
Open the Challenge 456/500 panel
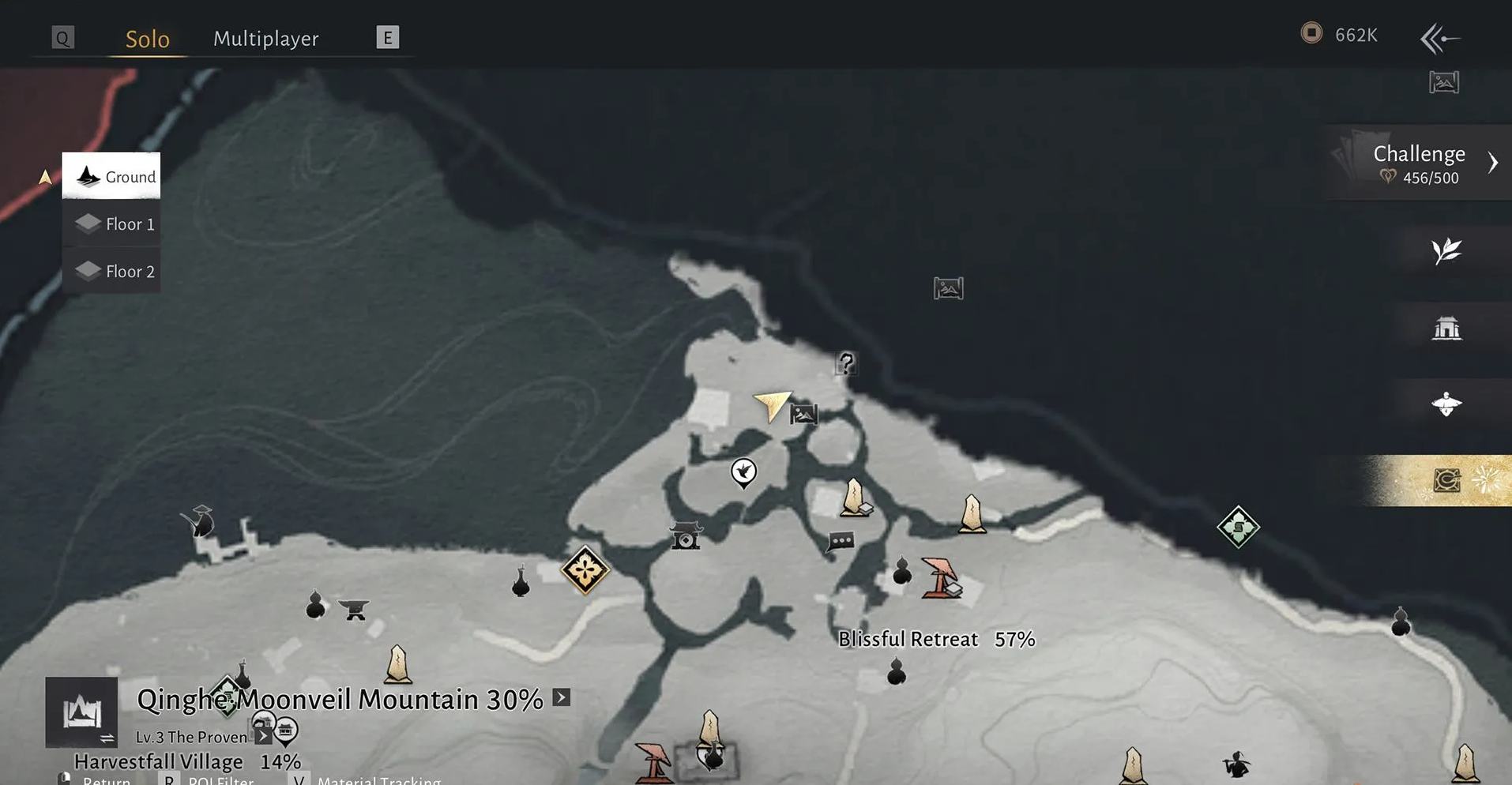pos(1419,163)
